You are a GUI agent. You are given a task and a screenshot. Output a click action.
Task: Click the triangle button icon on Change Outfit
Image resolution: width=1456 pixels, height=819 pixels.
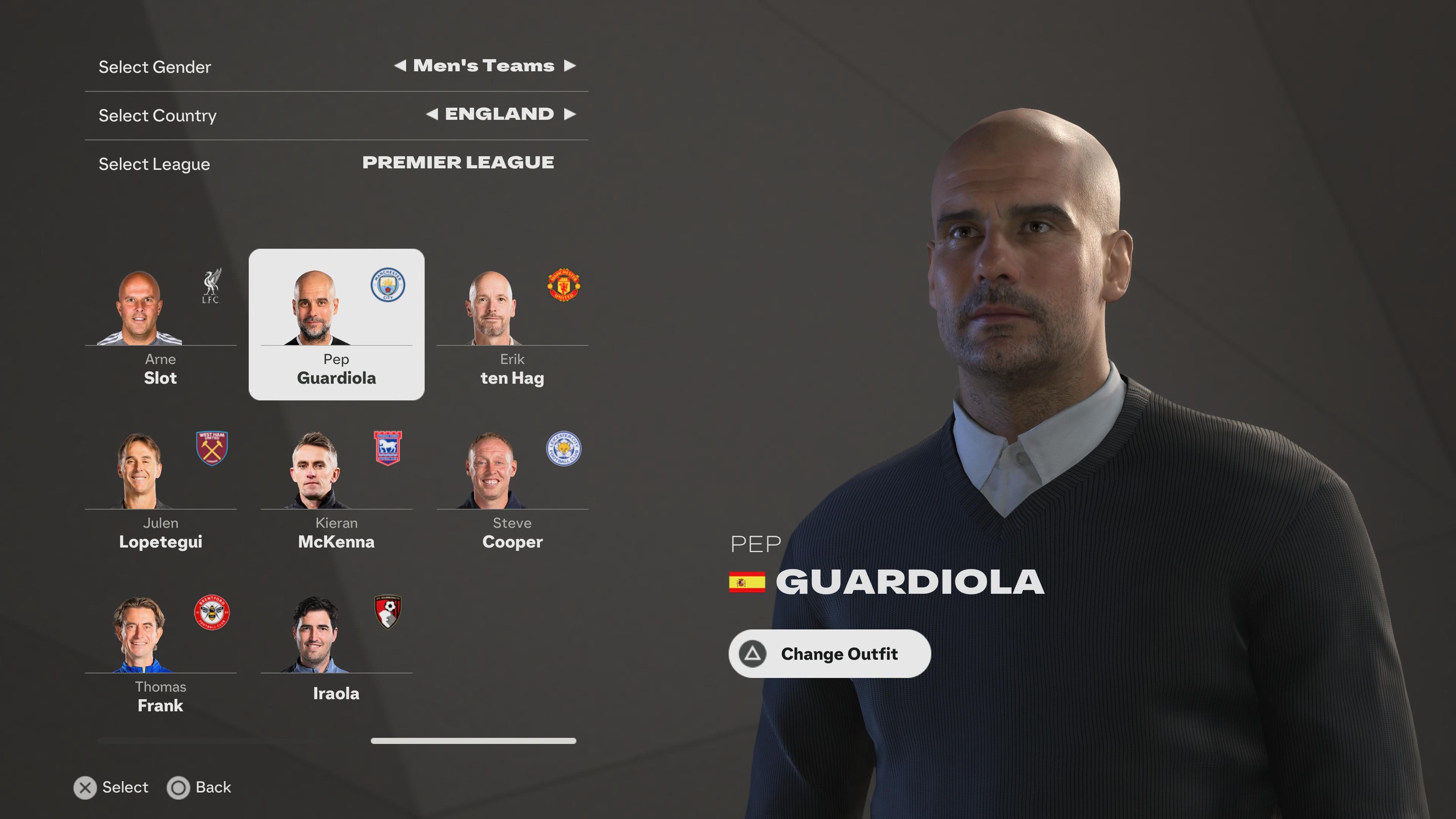pos(752,654)
